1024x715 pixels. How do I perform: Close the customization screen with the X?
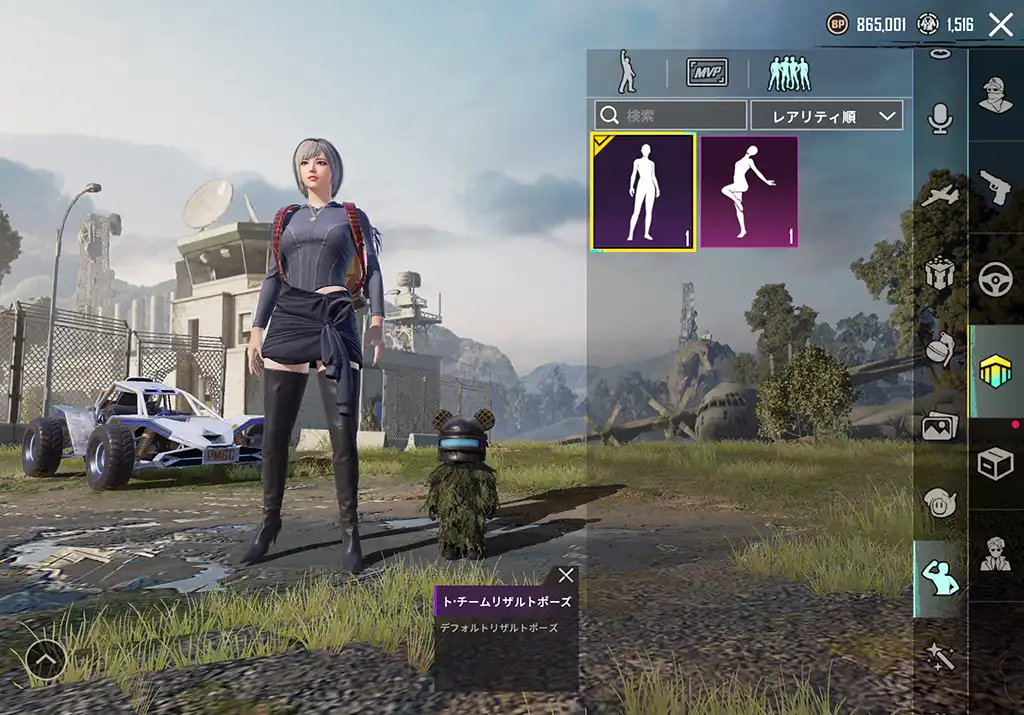point(1000,25)
